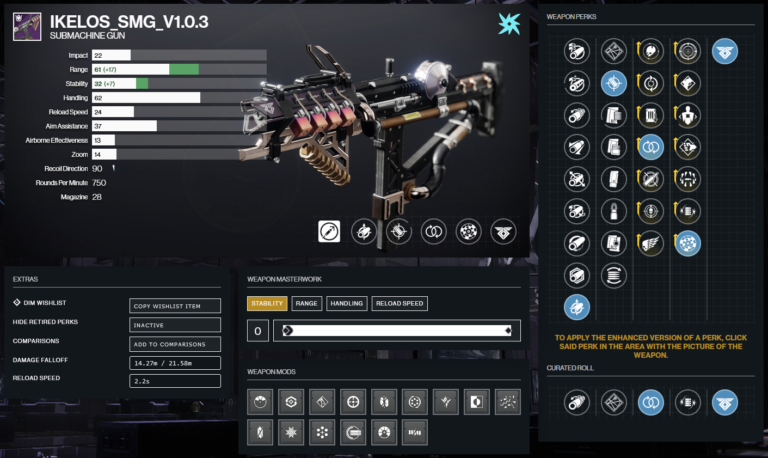
Task: Select the highlighted rings perk in Curated Roll
Action: 651,402
